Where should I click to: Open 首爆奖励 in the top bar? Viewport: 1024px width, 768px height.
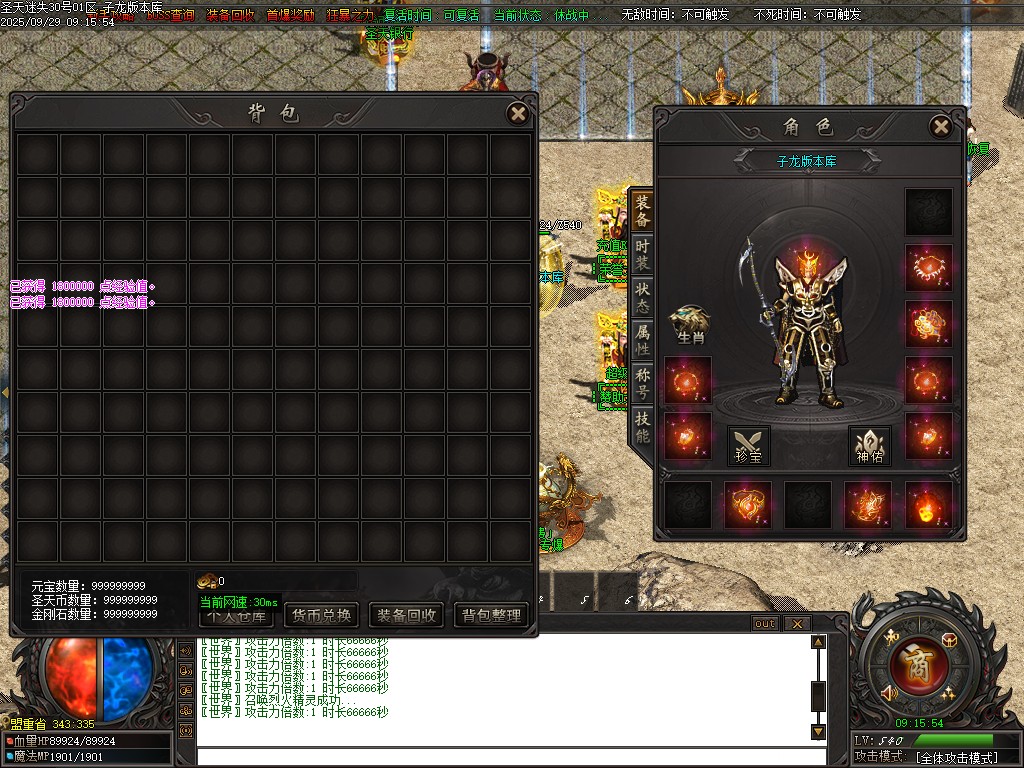coord(291,16)
